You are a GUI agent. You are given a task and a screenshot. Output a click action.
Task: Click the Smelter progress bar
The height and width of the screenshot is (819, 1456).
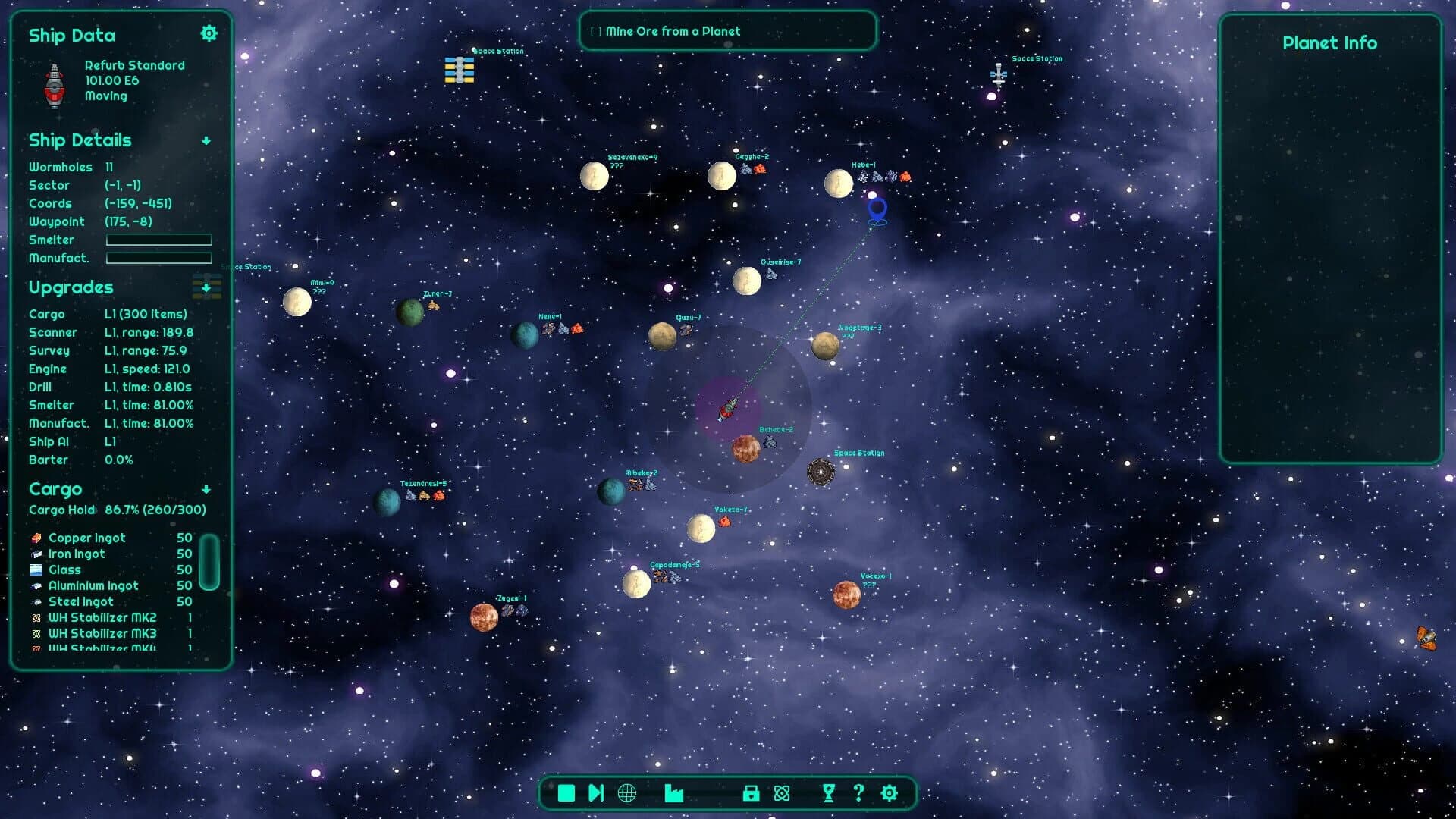click(159, 240)
